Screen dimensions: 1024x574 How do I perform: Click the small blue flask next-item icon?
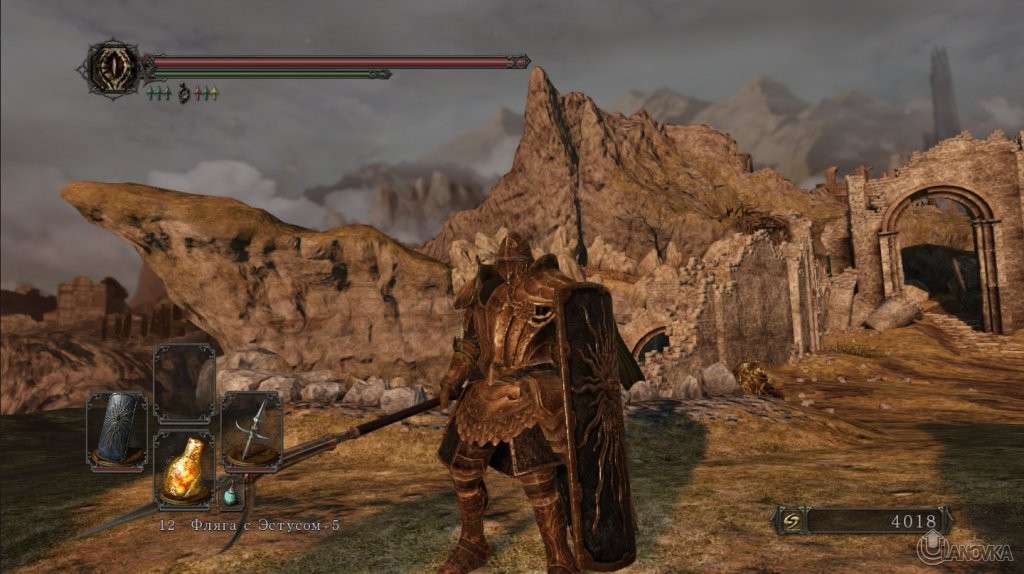coord(231,493)
